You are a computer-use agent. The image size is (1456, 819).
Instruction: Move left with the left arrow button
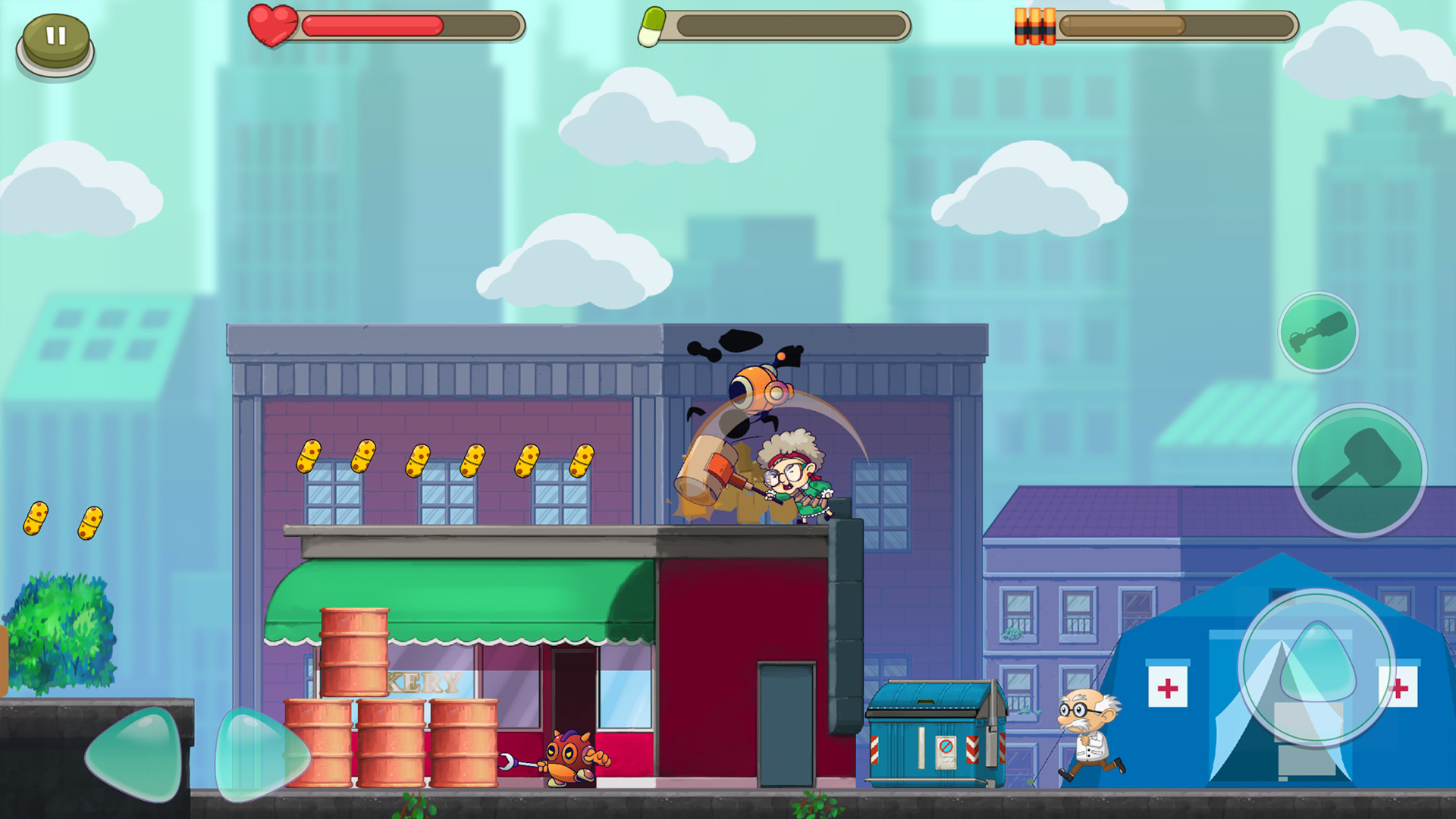tap(137, 755)
